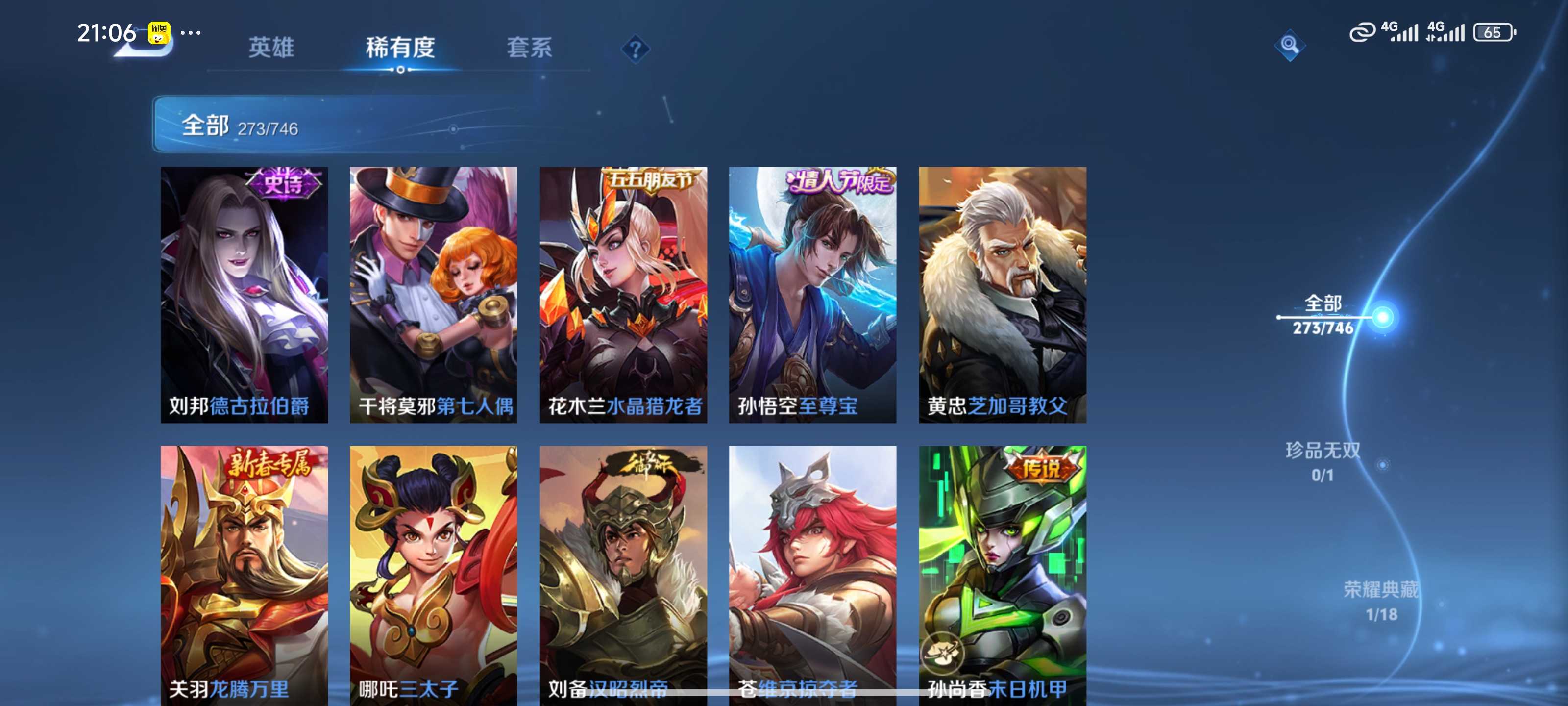Choose 刘备 汉昭烈帝 skin card
This screenshot has height=706, width=1568.
pos(623,573)
